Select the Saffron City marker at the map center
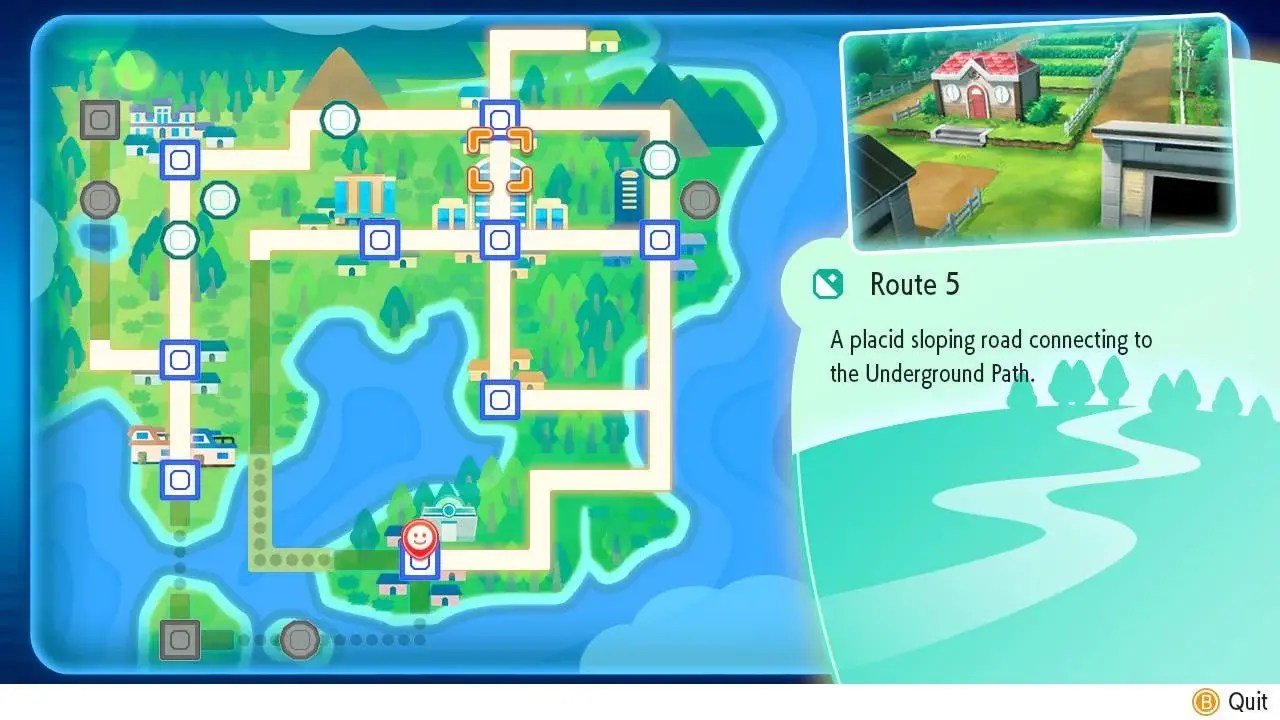The width and height of the screenshot is (1280, 720). pos(500,238)
